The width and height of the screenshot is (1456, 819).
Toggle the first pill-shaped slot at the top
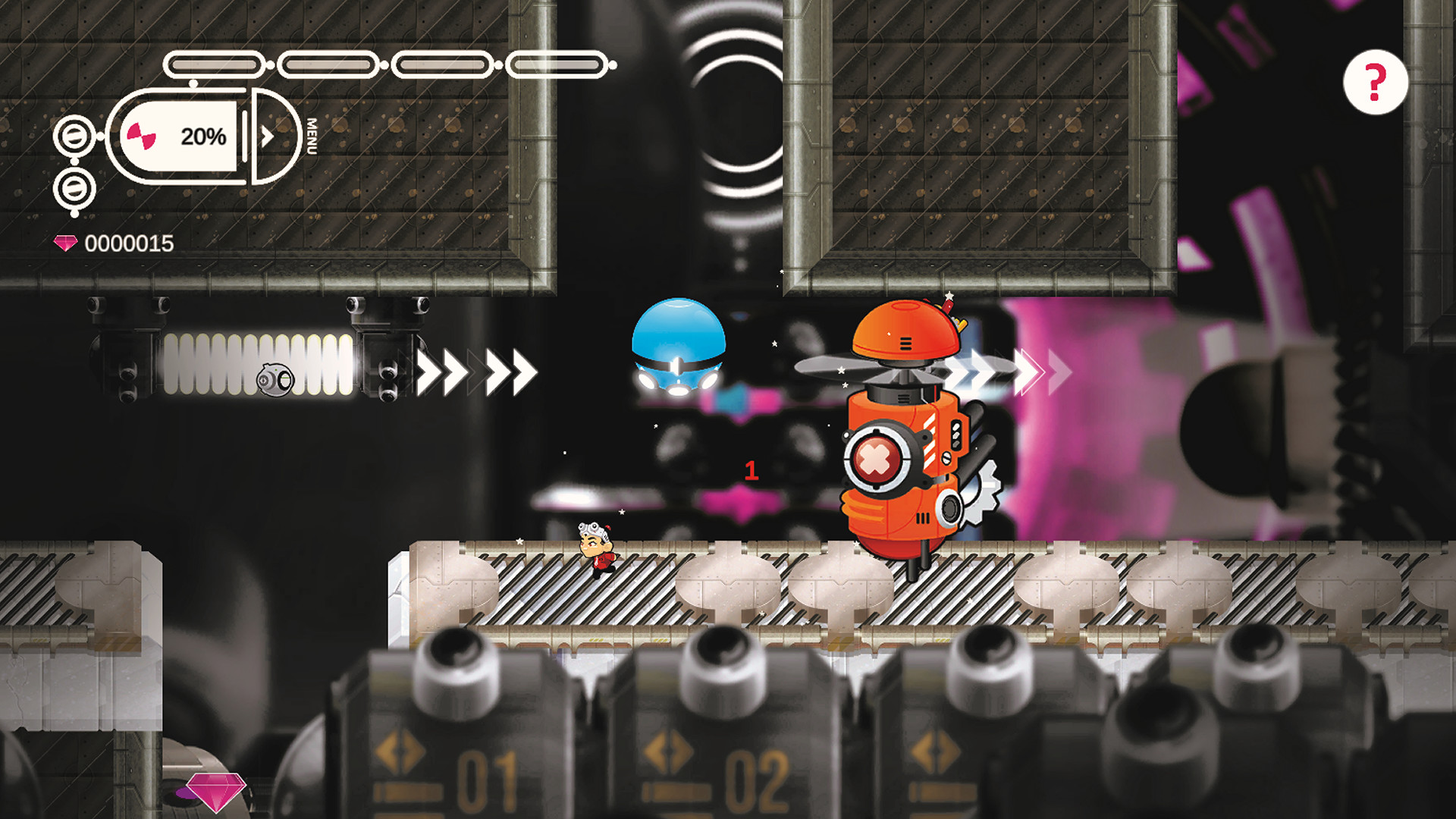click(x=215, y=64)
